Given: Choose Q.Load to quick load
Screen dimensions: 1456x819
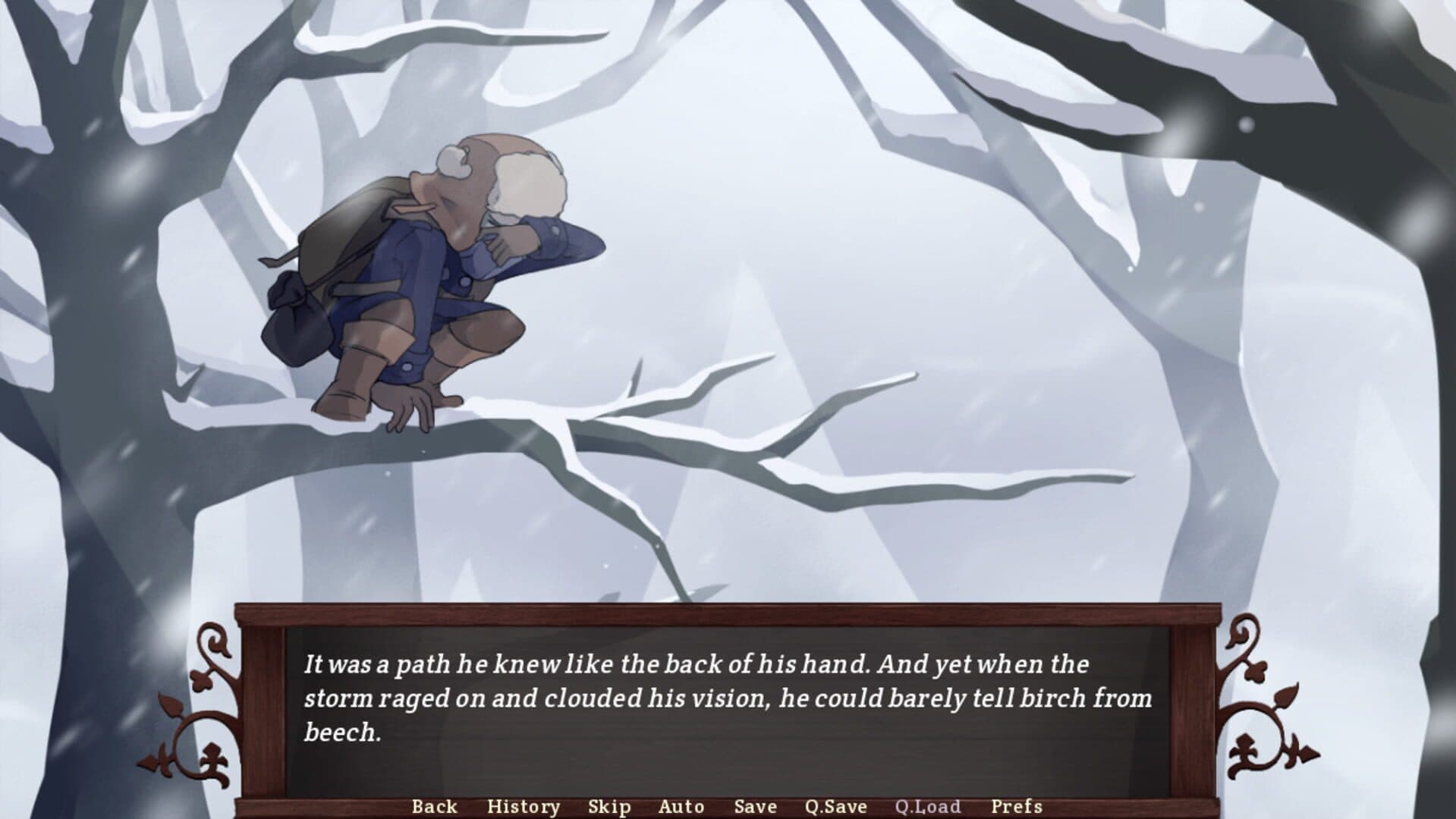Looking at the screenshot, I should click(x=927, y=806).
